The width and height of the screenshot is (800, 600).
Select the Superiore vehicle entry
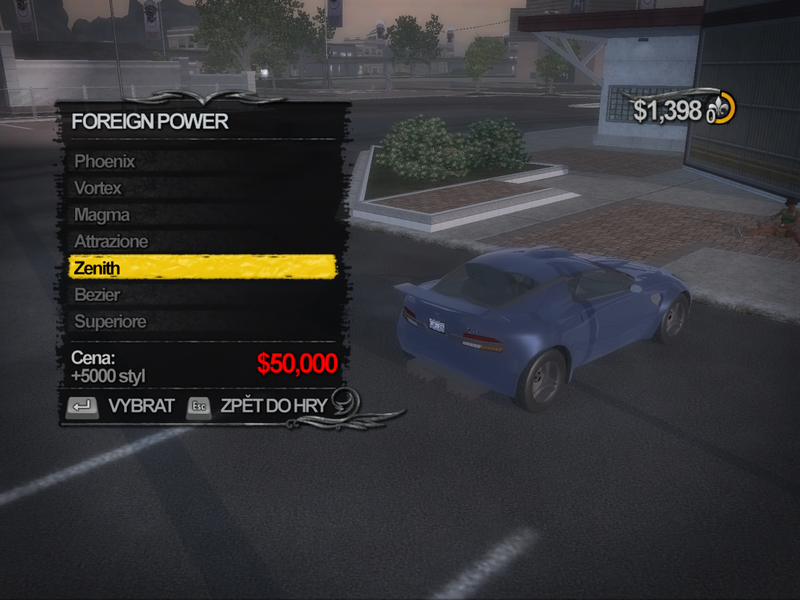click(110, 322)
